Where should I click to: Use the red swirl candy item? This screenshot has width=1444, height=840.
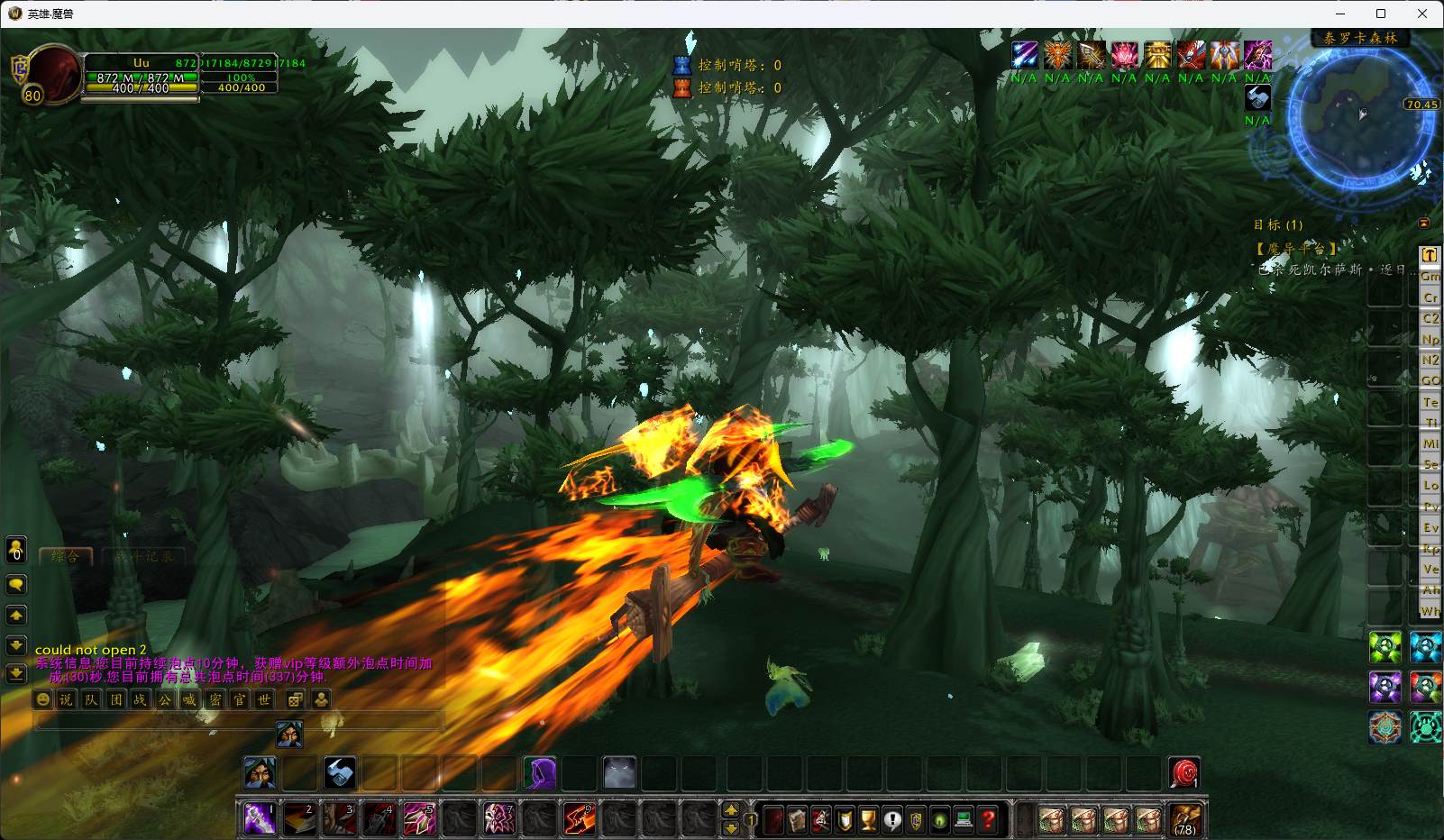click(x=1184, y=773)
